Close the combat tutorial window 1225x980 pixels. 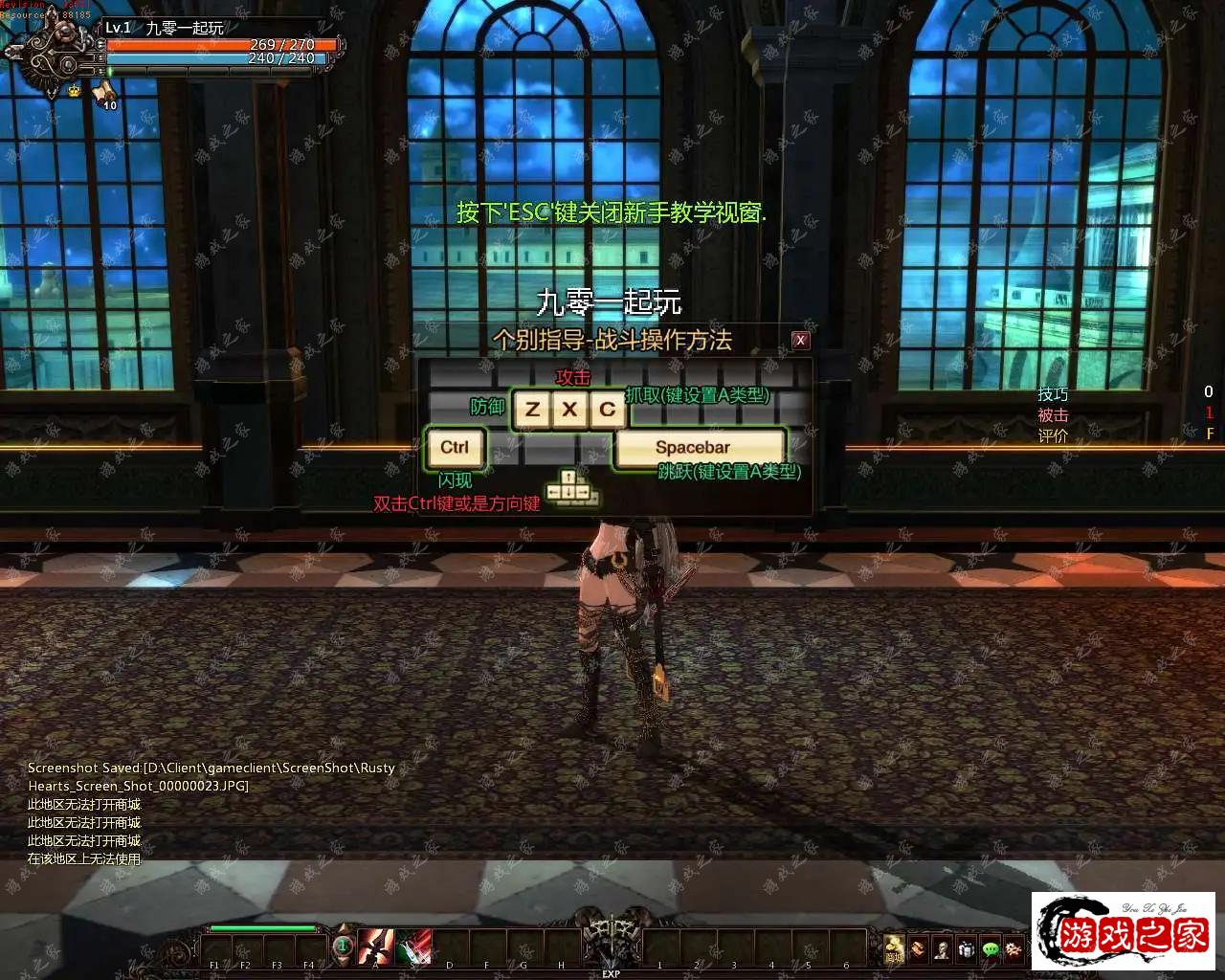pos(801,340)
